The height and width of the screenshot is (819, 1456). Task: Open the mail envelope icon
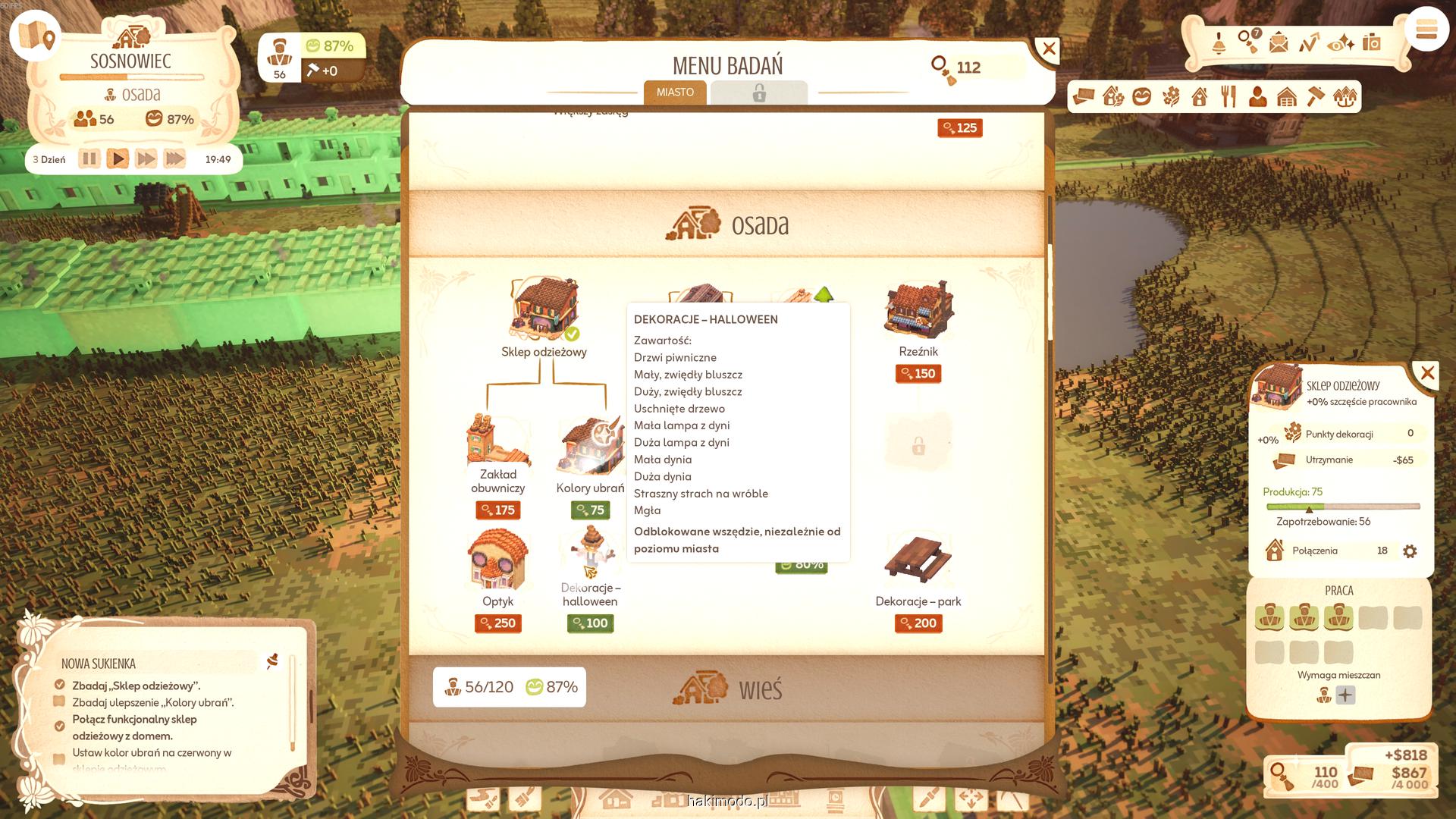[x=1279, y=42]
